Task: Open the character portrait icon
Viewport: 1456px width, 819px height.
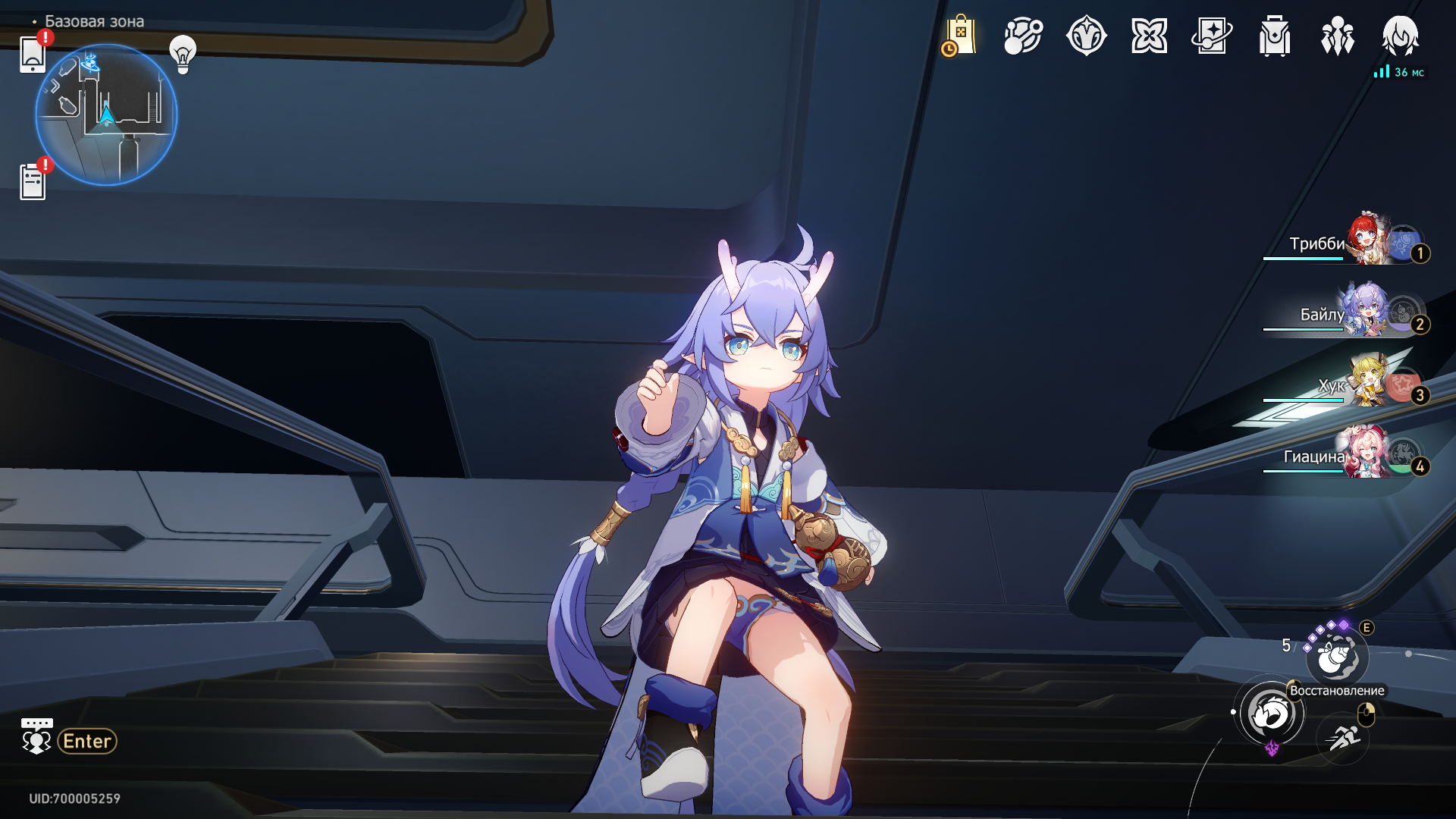Action: pyautogui.click(x=1400, y=36)
